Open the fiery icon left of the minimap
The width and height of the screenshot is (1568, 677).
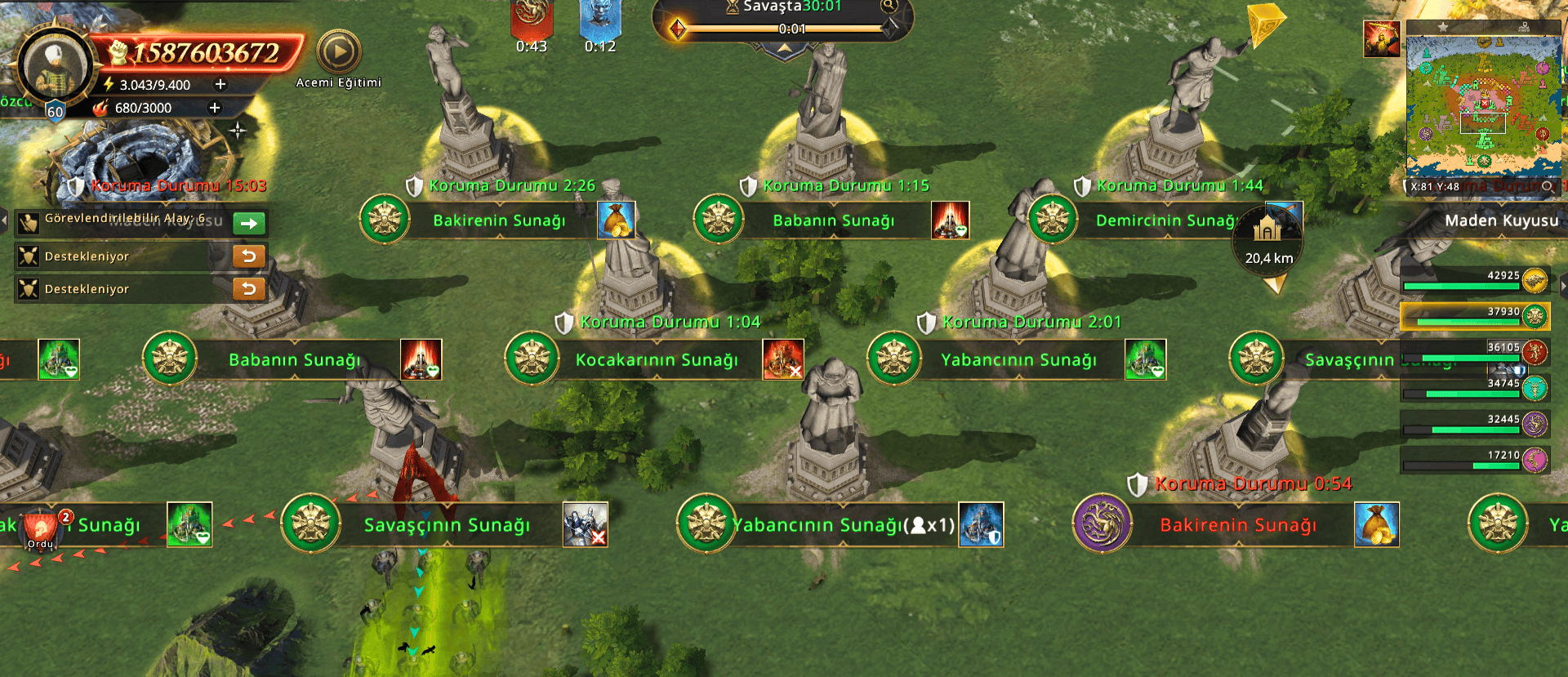1381,39
